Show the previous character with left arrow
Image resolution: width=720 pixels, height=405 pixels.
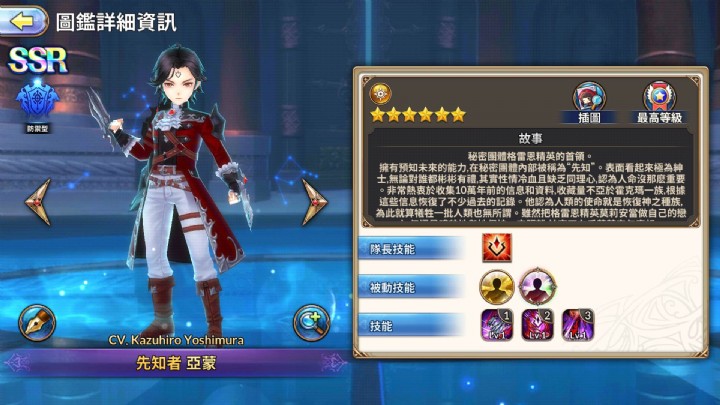tap(39, 201)
